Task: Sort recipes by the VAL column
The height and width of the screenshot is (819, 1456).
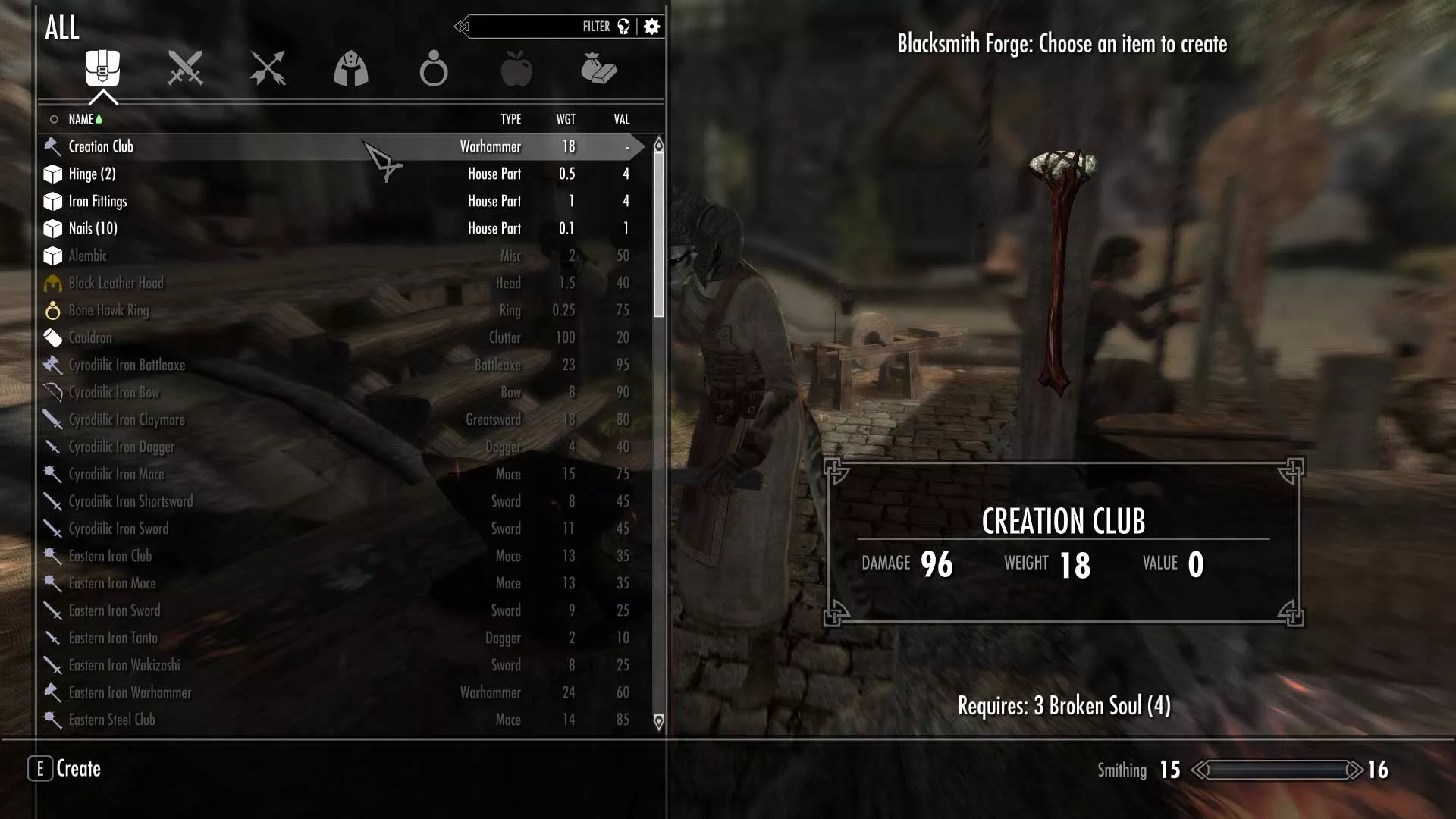Action: coord(622,119)
